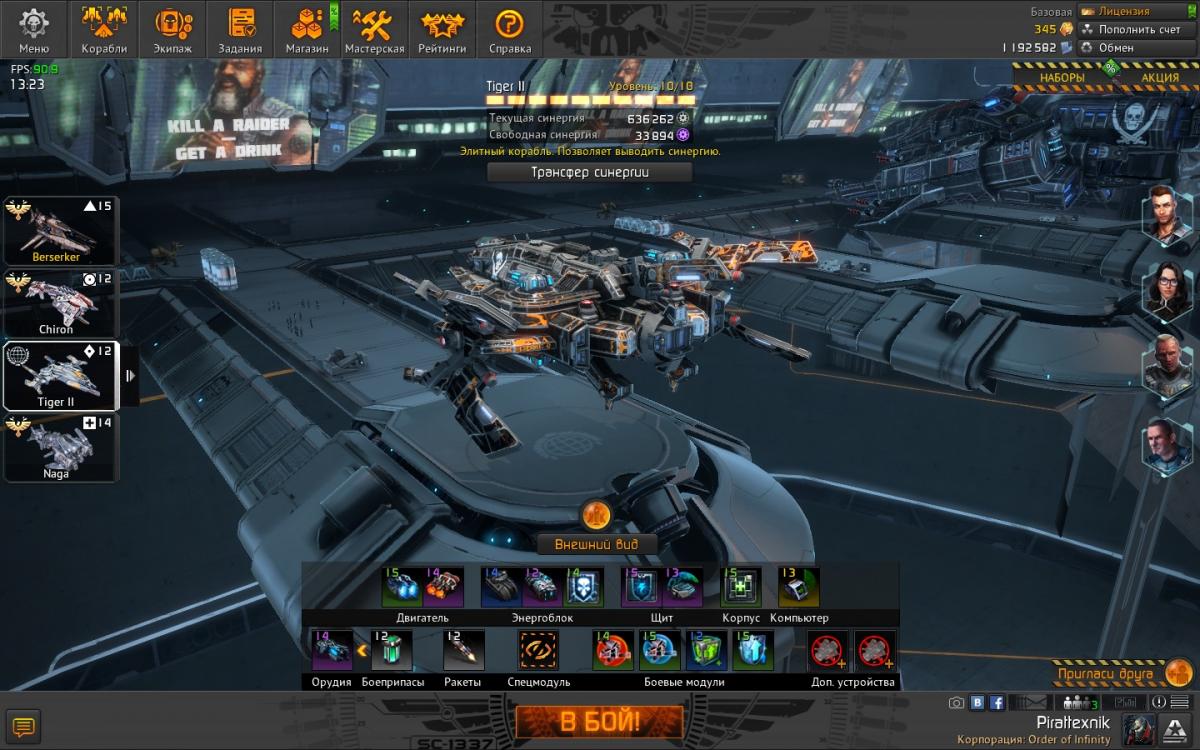1200x750 pixels.
Task: Select the Chiron ship slot
Action: [60, 303]
